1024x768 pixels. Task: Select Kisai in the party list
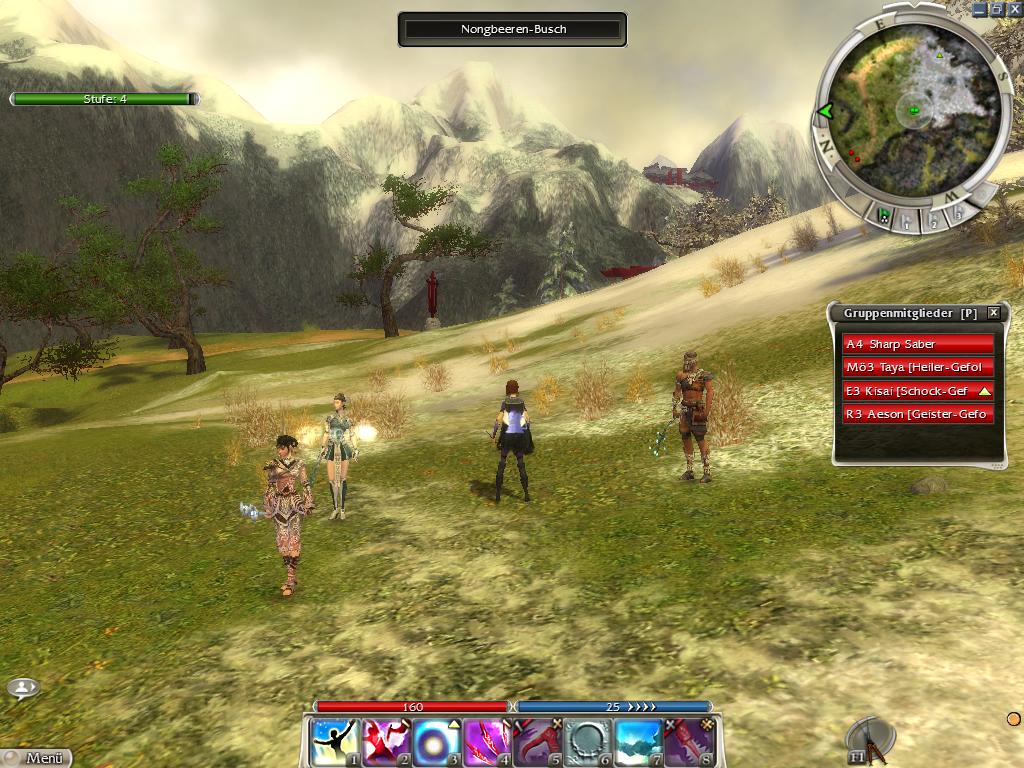click(919, 391)
